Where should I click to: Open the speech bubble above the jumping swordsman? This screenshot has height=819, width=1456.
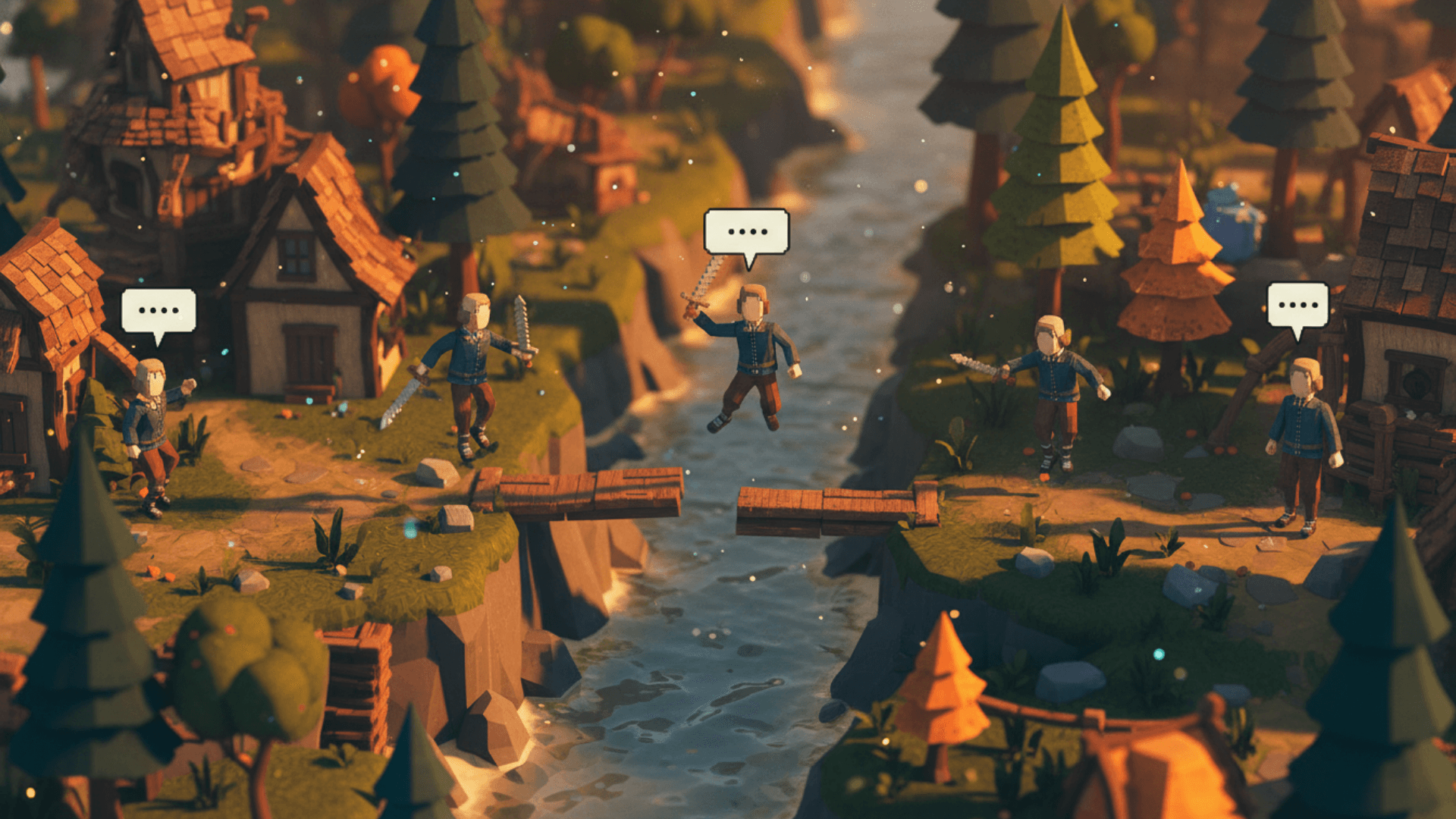[746, 232]
